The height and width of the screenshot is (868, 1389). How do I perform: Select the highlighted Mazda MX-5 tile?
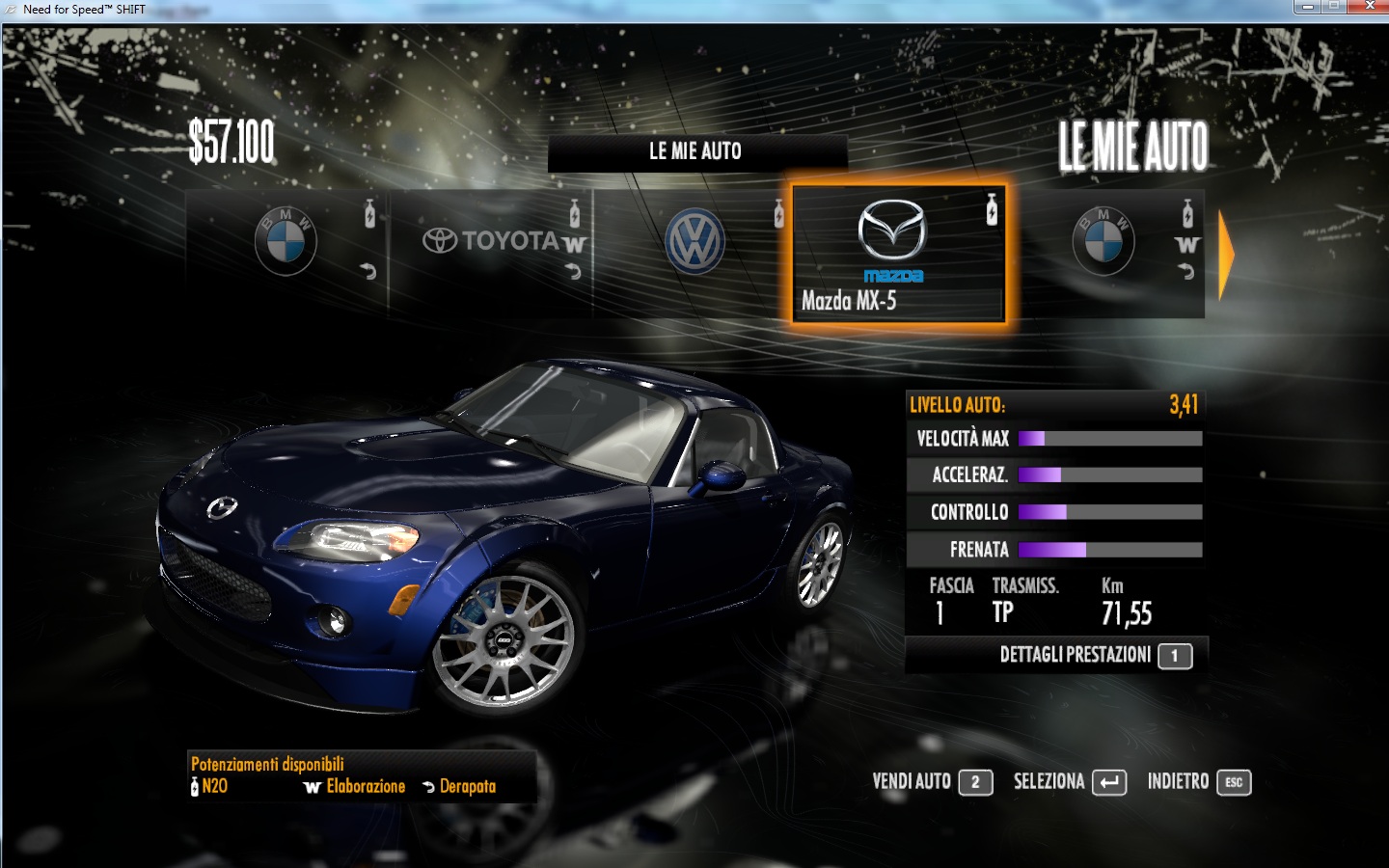pos(898,255)
